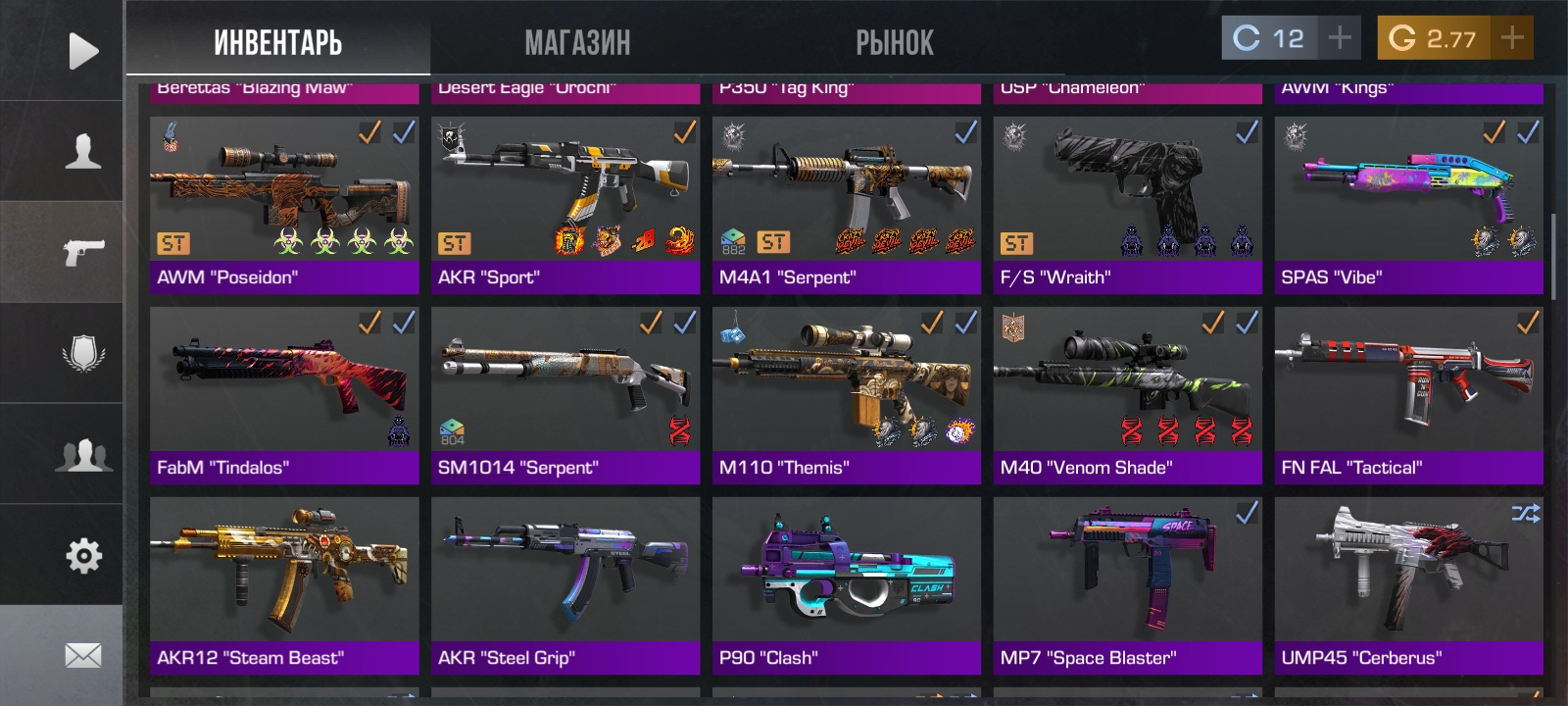Choose the FN FAL "Tactical" skin
This screenshot has width=1568, height=706.
click(x=1408, y=395)
